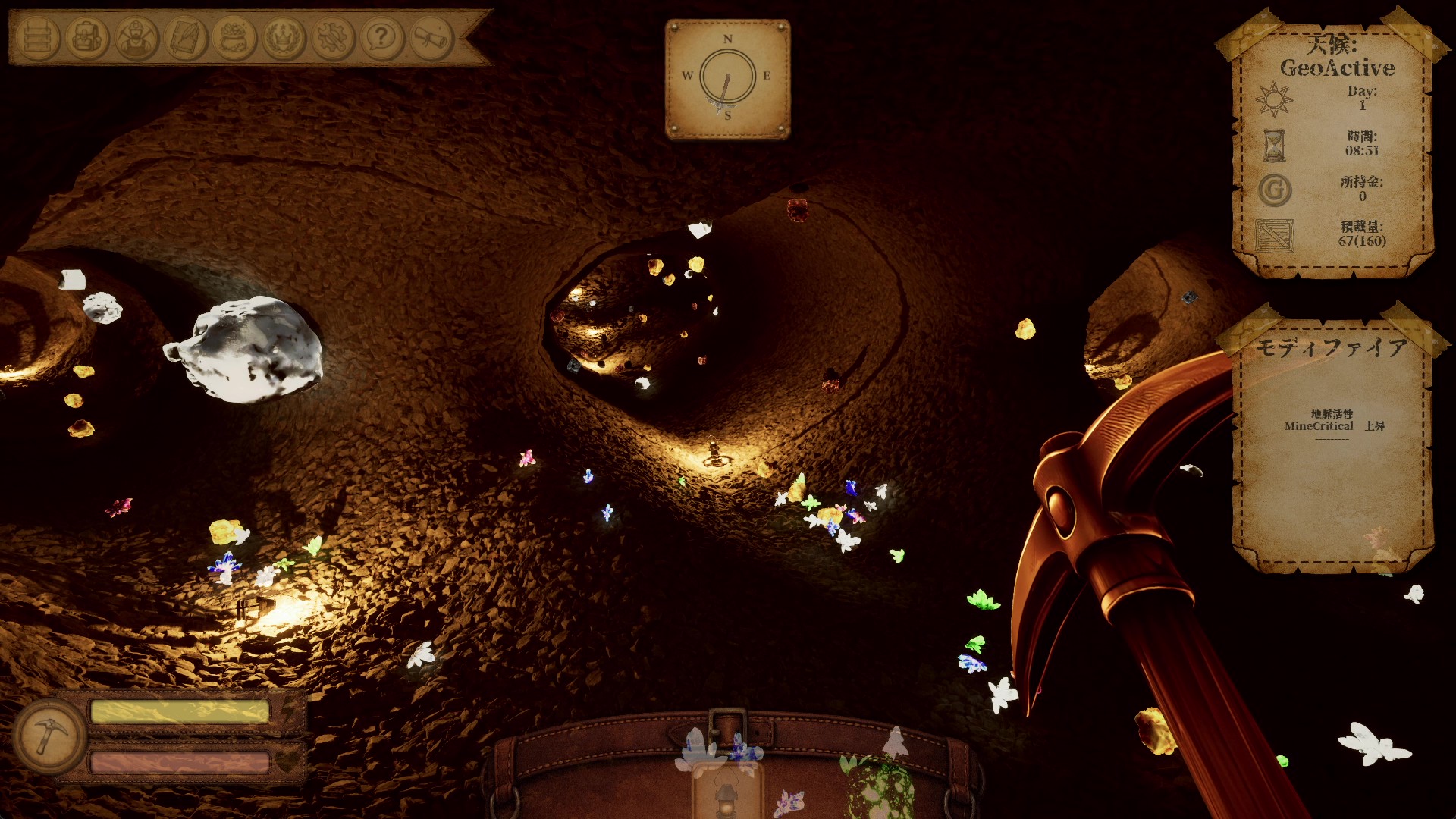Open settings via wrench and gear

[x=333, y=37]
